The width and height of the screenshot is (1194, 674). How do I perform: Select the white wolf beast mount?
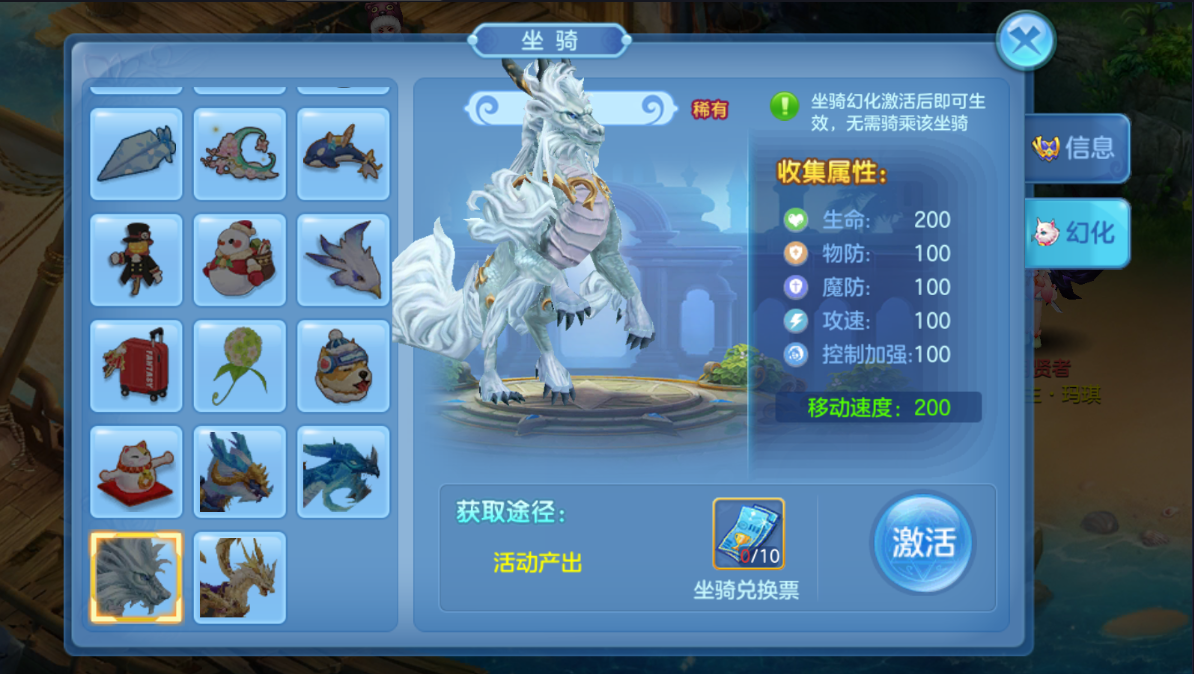point(136,578)
